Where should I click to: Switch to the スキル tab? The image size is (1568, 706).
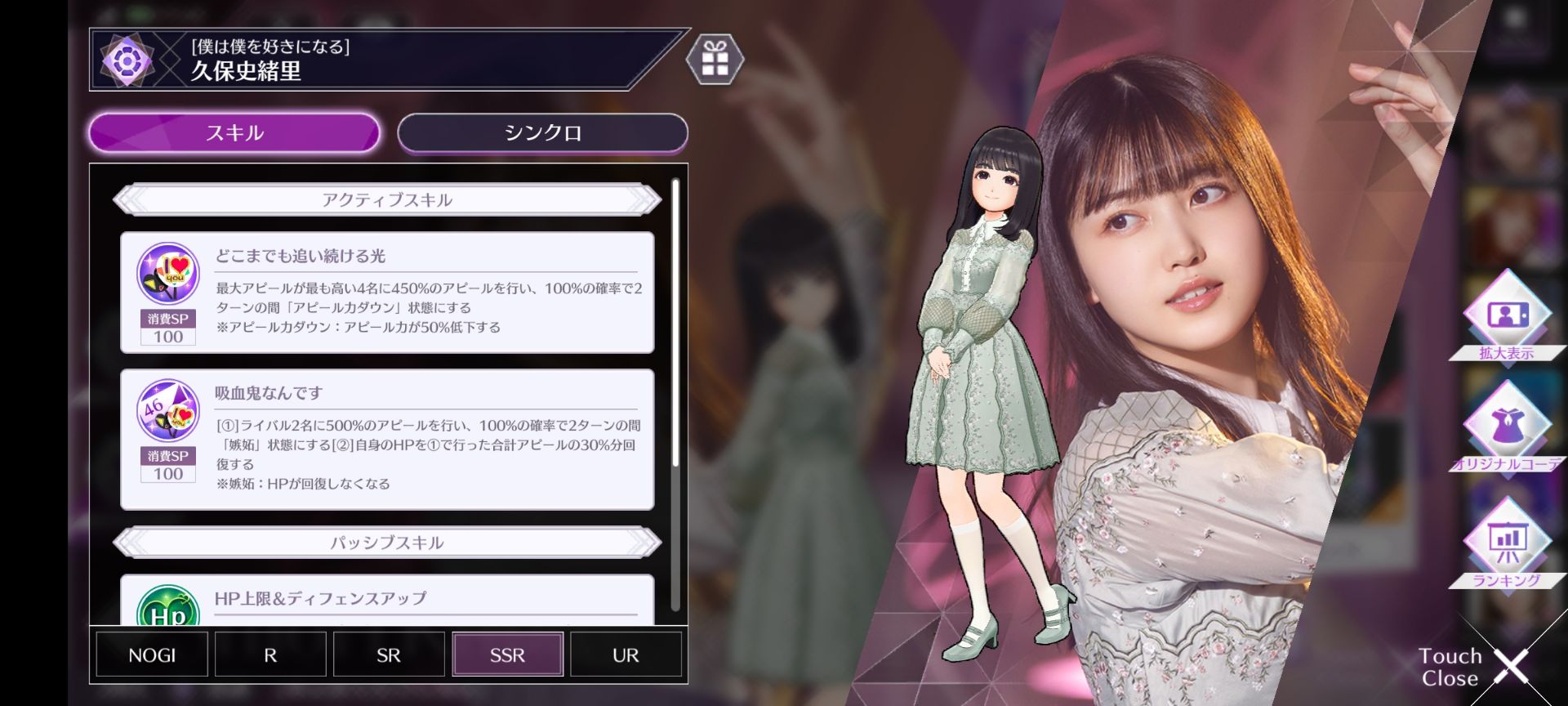click(234, 132)
